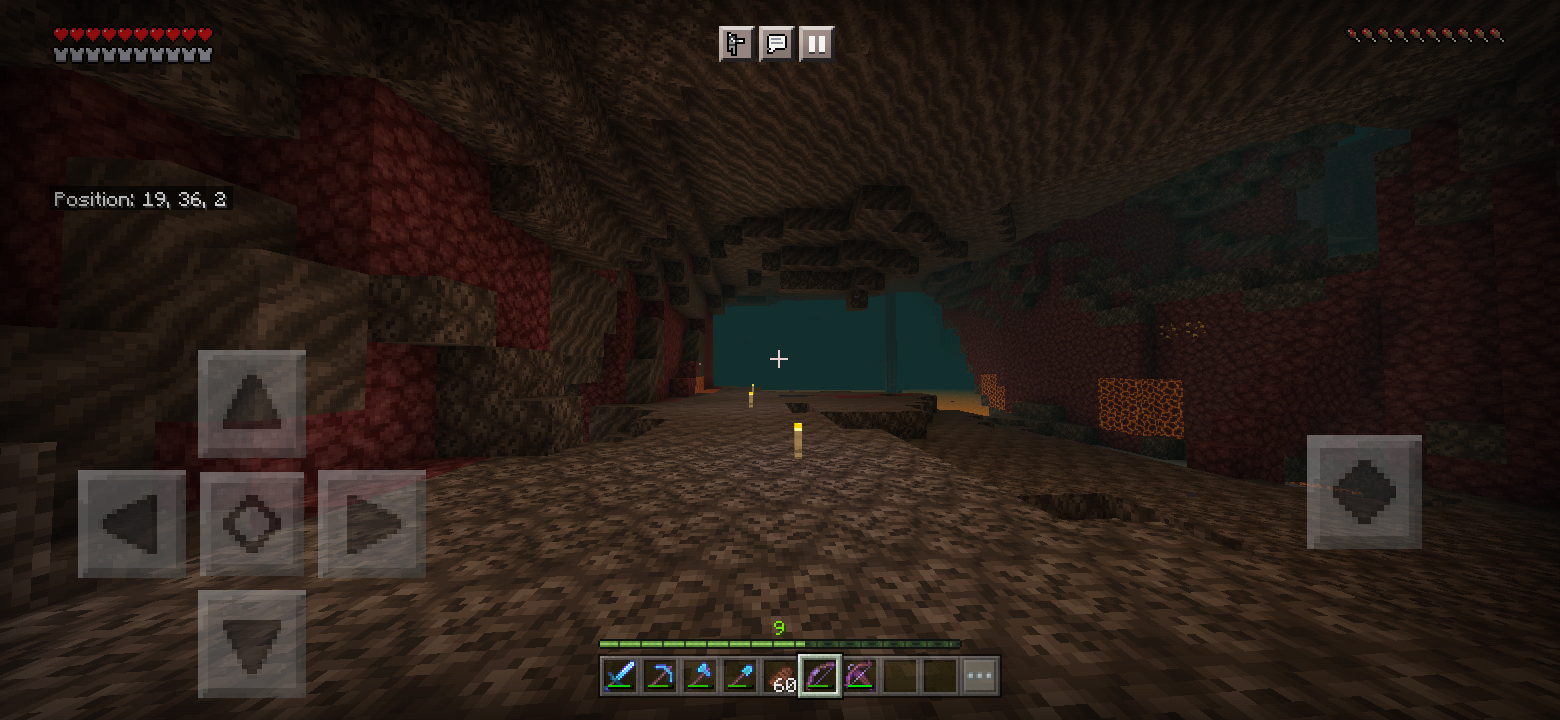This screenshot has height=720, width=1560.
Task: Select the diamond sword hotbar slot
Action: click(620, 677)
